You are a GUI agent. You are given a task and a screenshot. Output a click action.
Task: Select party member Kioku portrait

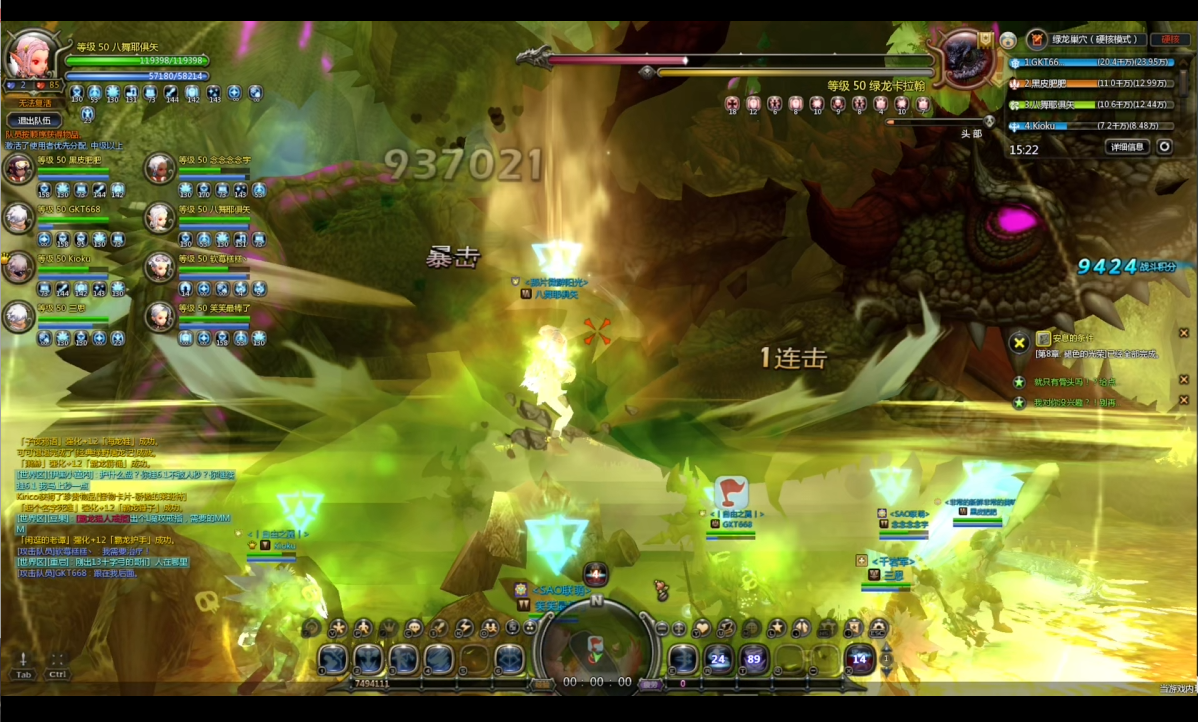tap(19, 267)
